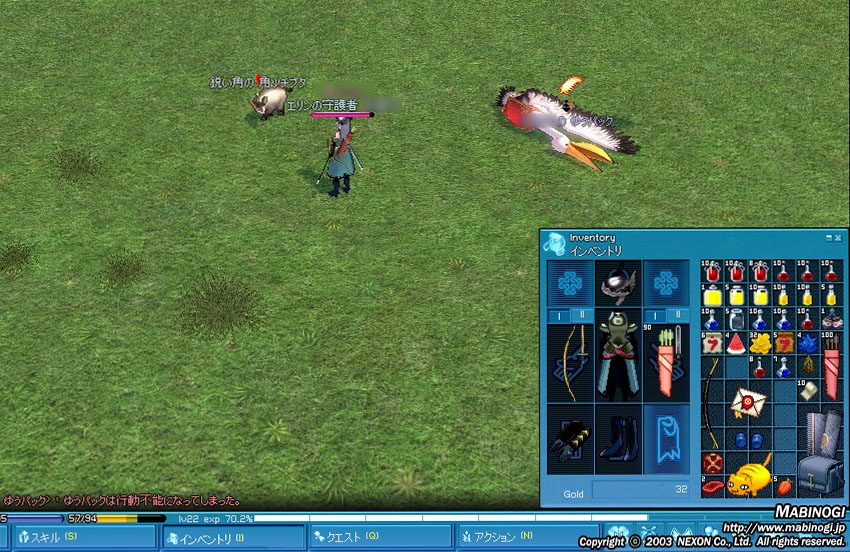This screenshot has height=552, width=850.
Task: Open the クエスト (Quest) menu
Action: click(x=378, y=538)
